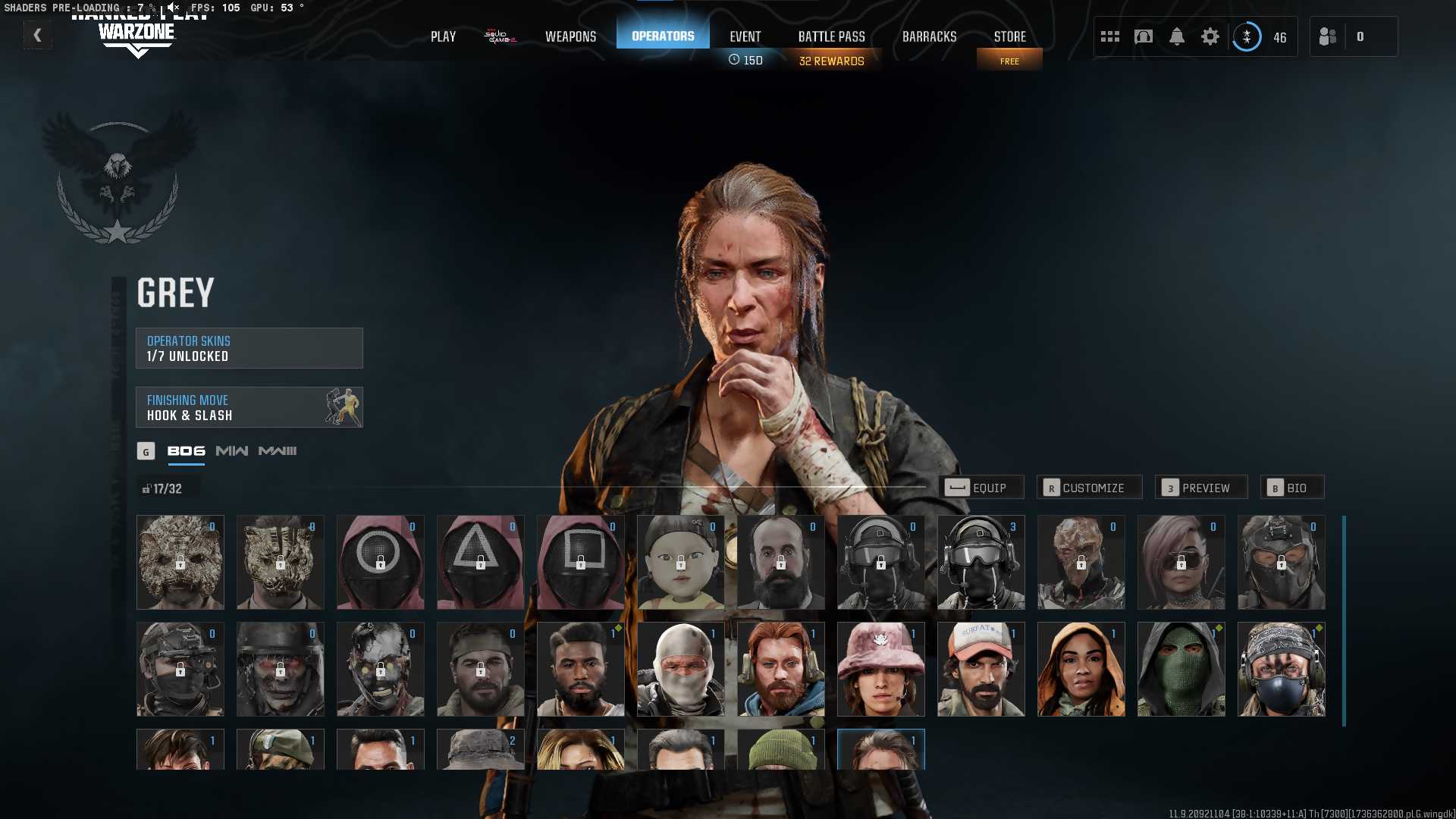
Task: Switch to the Weapons tab
Action: pos(570,36)
